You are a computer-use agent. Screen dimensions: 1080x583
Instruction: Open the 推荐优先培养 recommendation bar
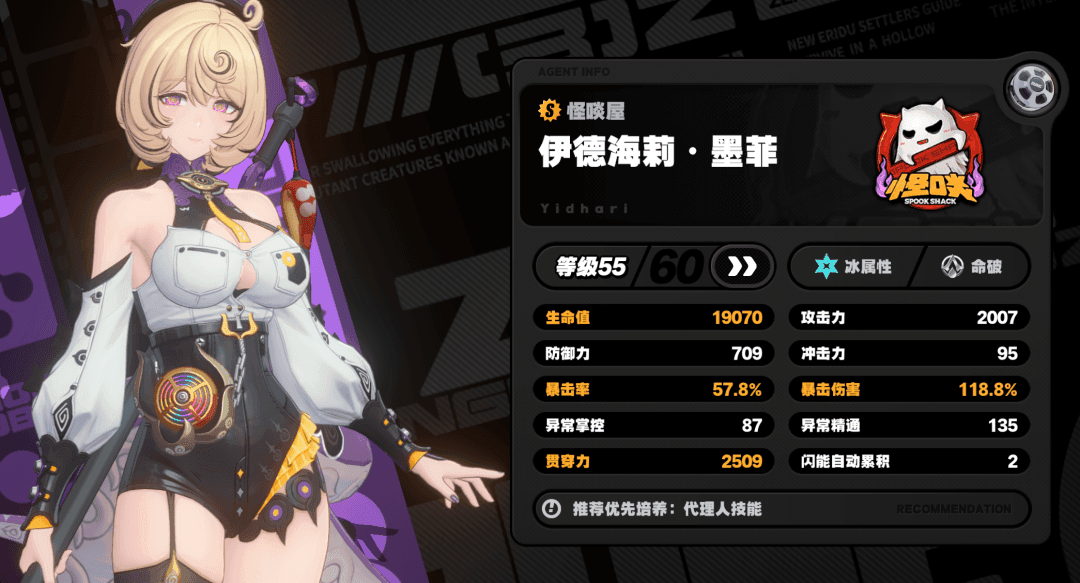(x=782, y=508)
